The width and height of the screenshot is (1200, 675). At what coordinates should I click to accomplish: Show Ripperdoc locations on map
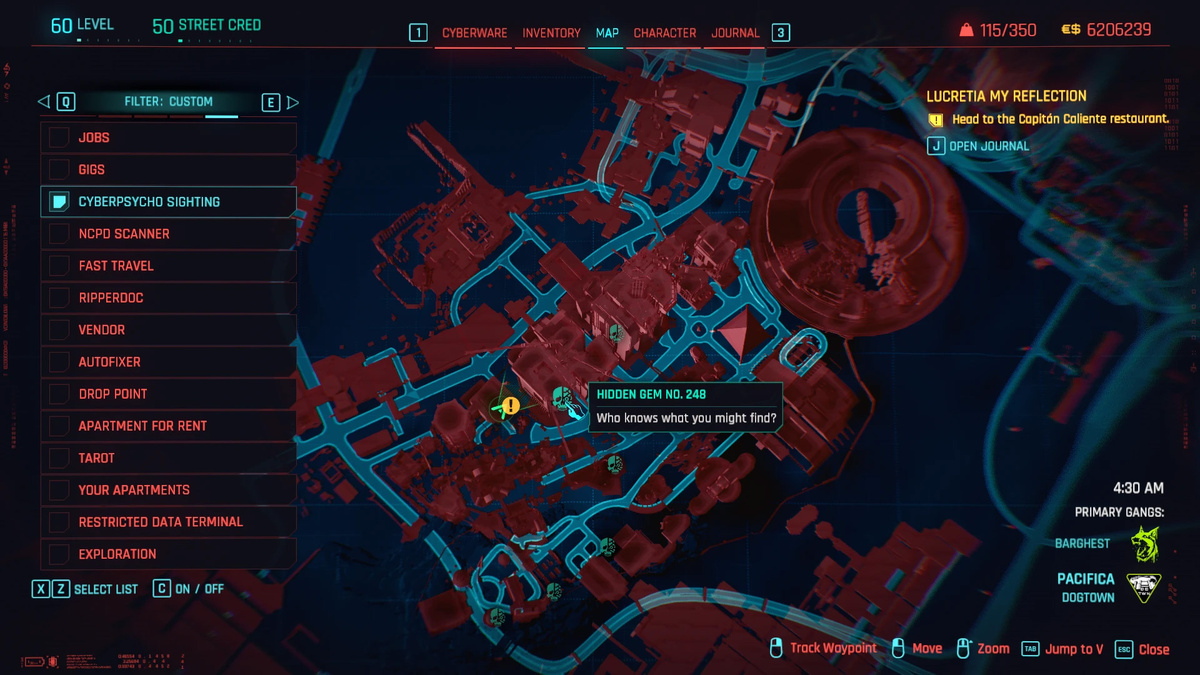point(168,298)
